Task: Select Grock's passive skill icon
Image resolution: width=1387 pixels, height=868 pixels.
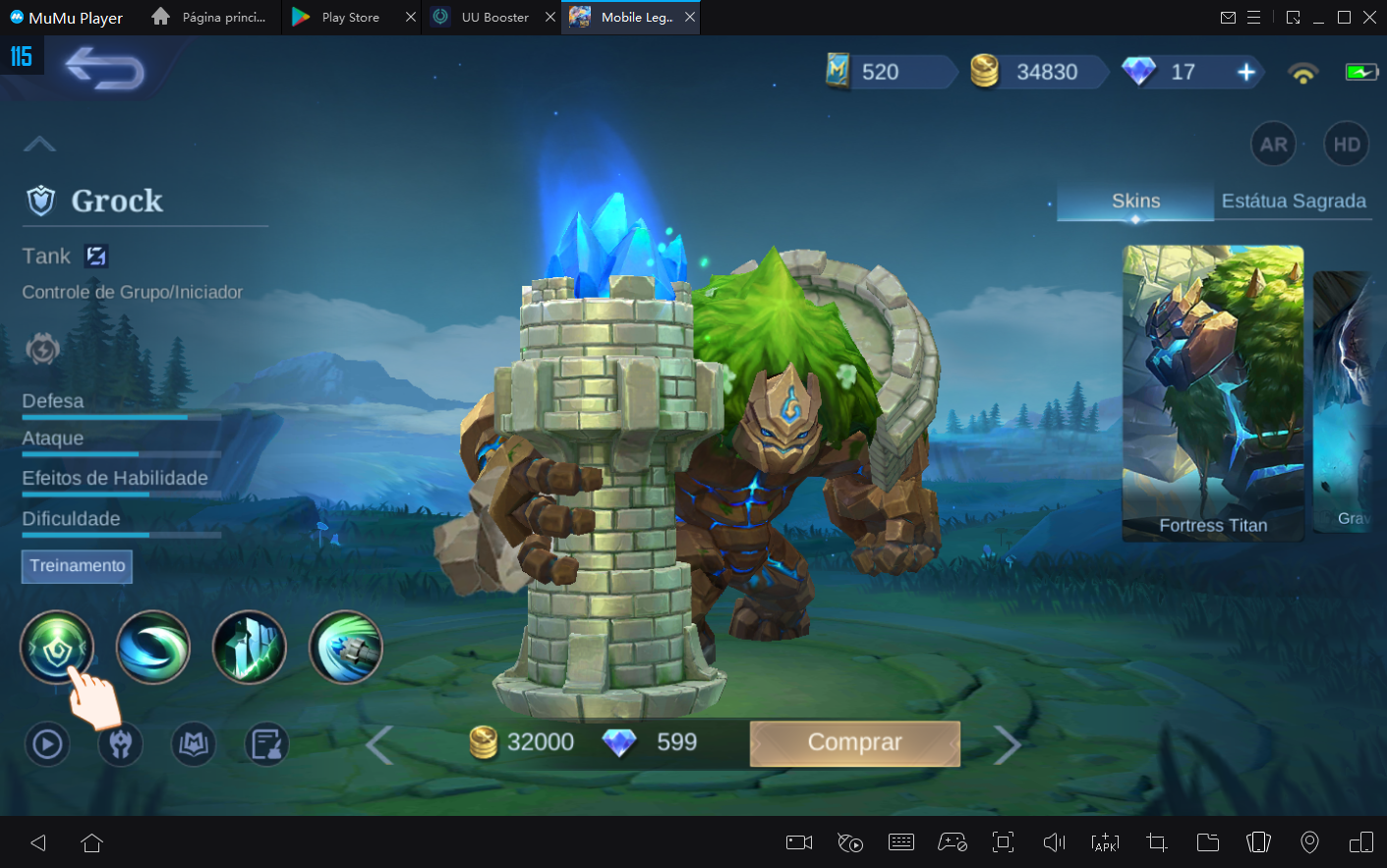Action: (56, 647)
